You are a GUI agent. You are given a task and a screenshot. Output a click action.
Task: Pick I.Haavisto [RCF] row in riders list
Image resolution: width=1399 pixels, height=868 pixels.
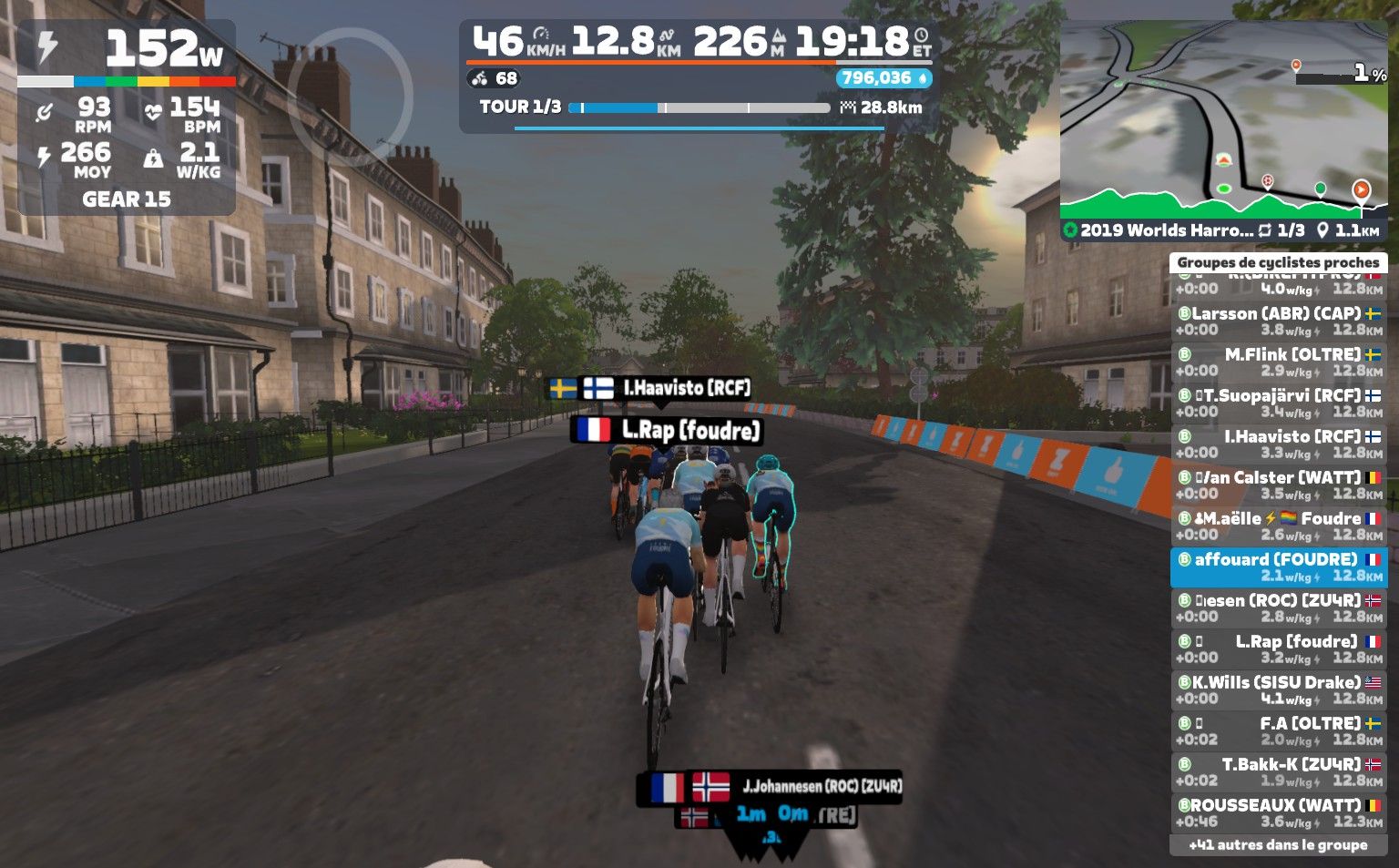pyautogui.click(x=1278, y=444)
